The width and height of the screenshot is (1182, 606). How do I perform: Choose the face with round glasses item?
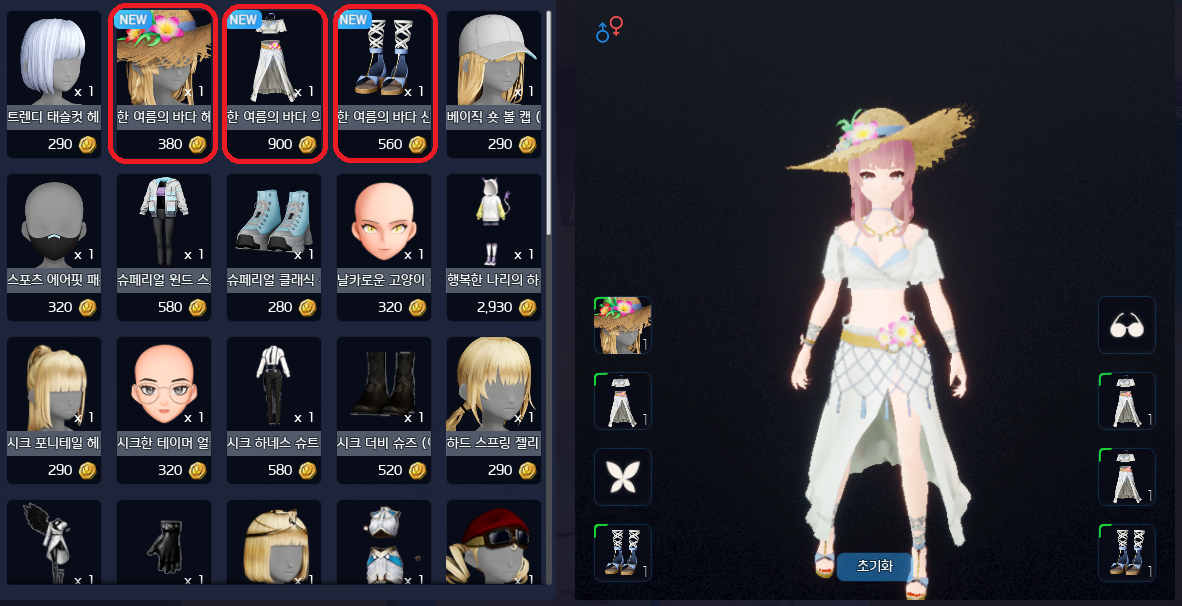(x=164, y=388)
